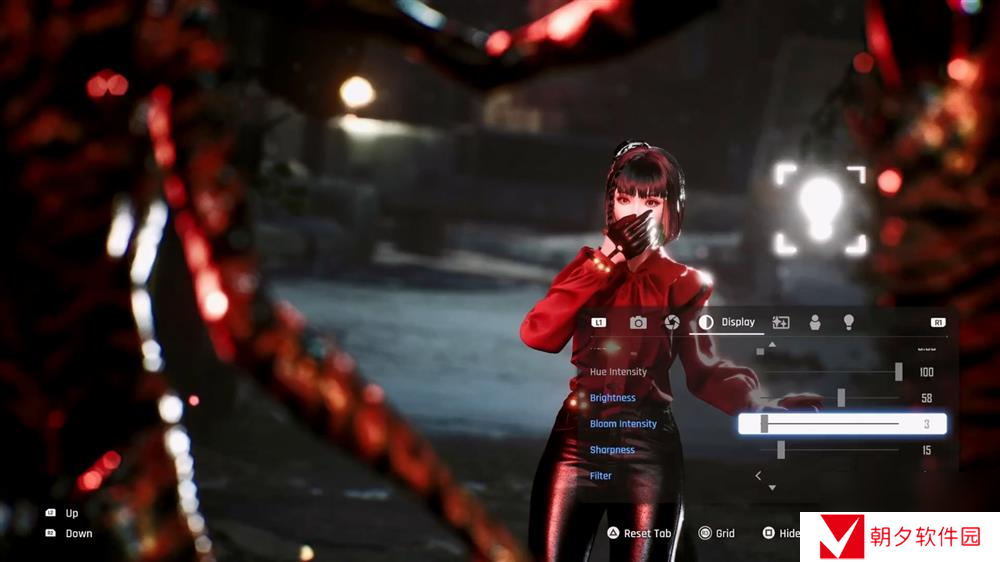Screen dimensions: 1000x562
Task: Set the Bloom Intensity slider
Action: click(x=764, y=424)
